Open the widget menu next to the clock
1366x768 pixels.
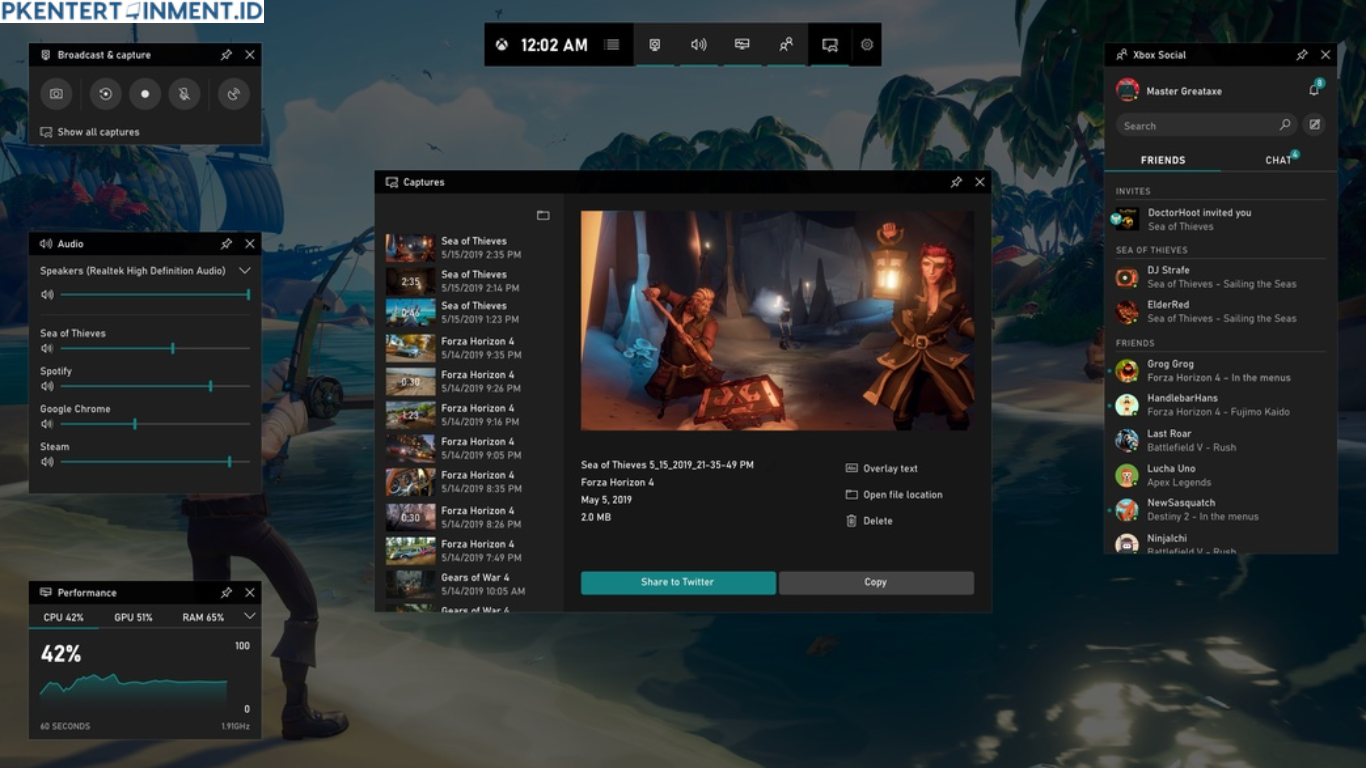611,44
